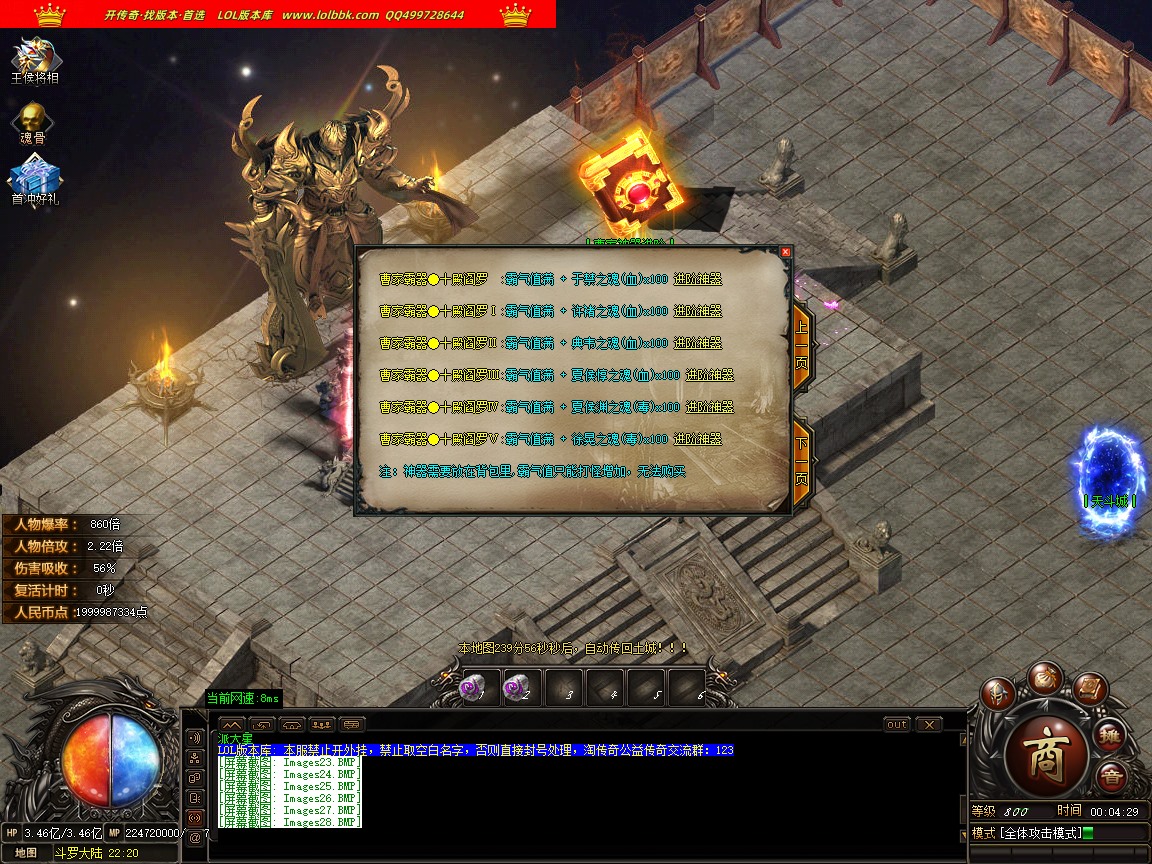Toggle sound with the 音 button
The height and width of the screenshot is (864, 1152).
pos(1111,777)
